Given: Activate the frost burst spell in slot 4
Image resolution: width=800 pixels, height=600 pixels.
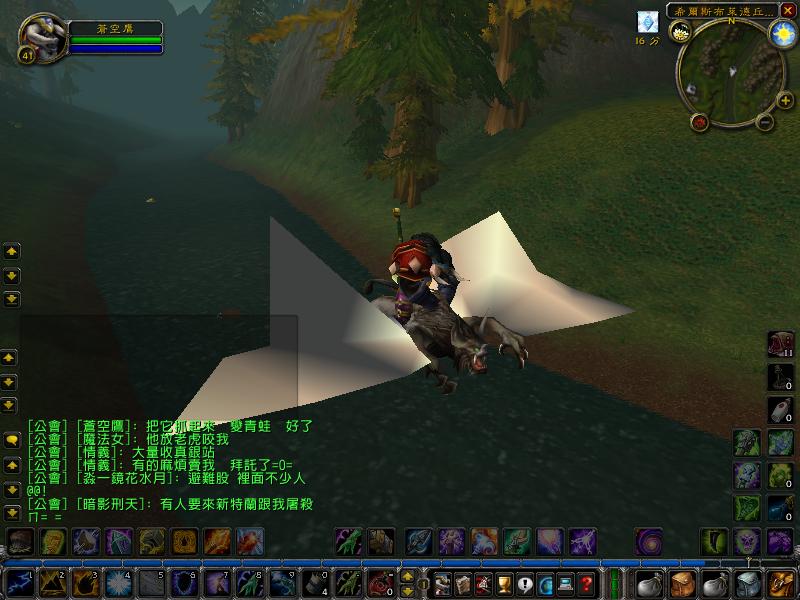Looking at the screenshot, I should (x=117, y=582).
